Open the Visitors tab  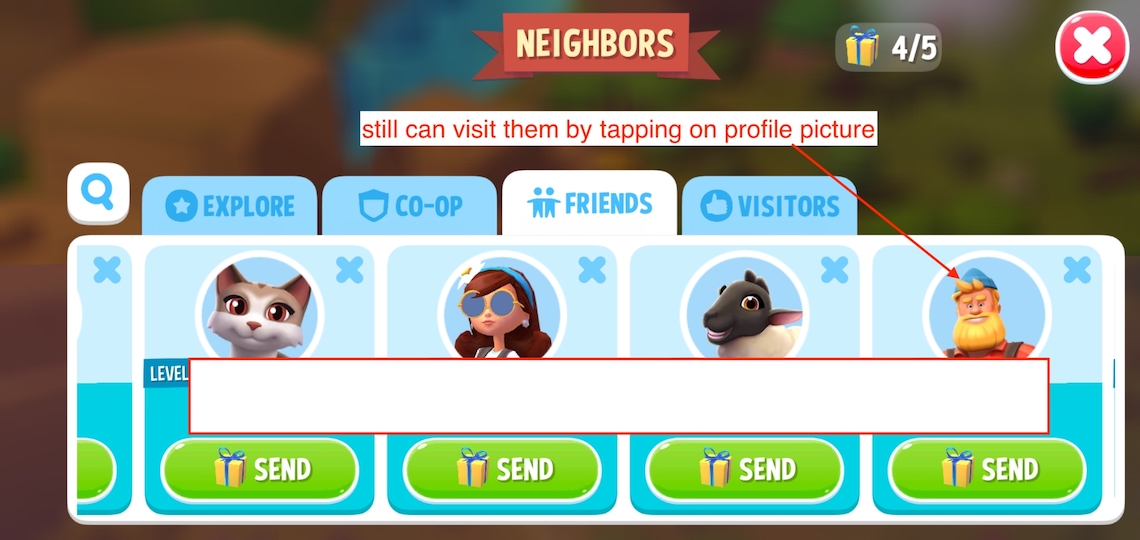tap(770, 206)
